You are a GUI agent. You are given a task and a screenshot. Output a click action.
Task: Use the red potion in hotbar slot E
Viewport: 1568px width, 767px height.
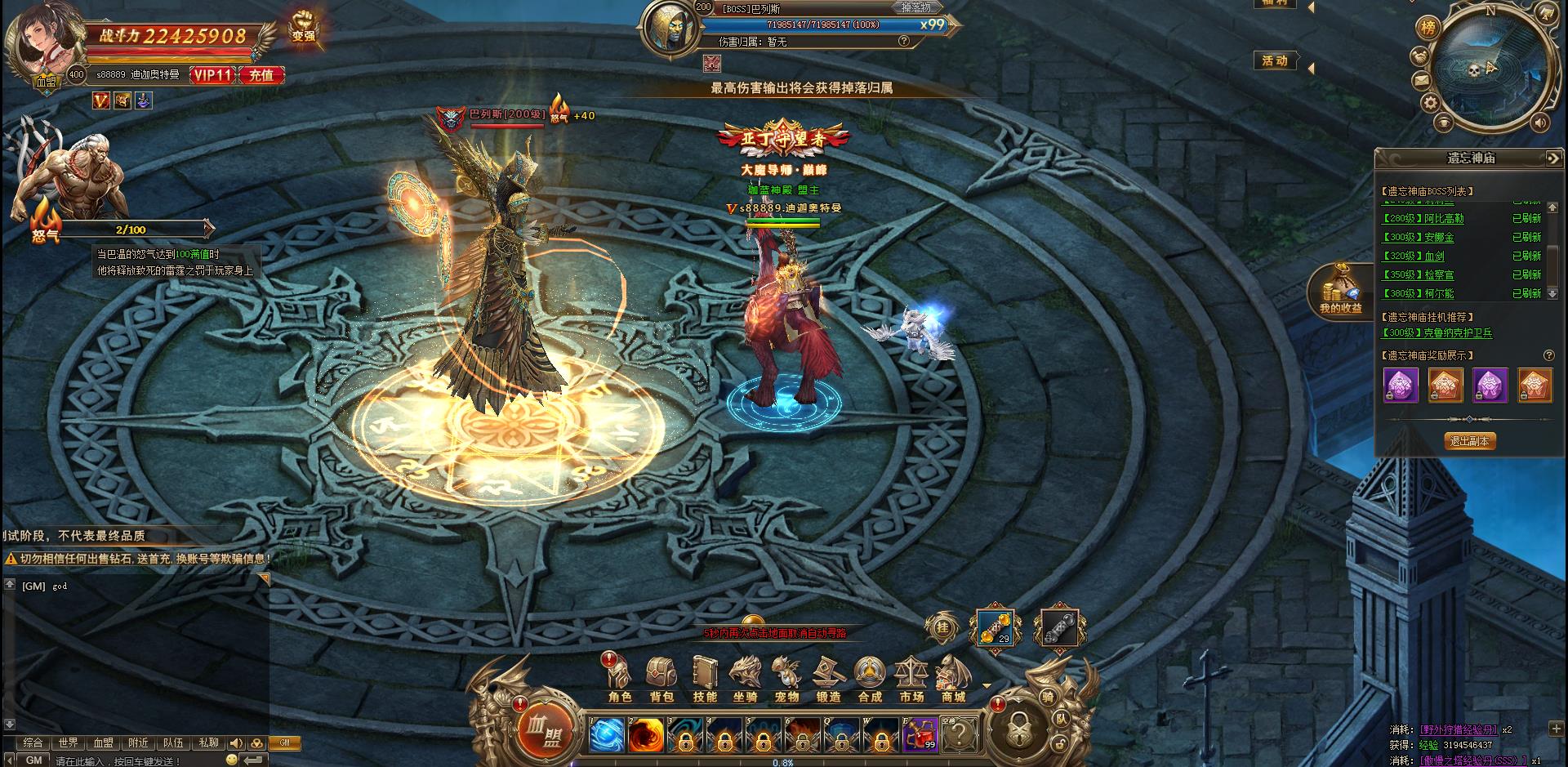click(x=920, y=736)
